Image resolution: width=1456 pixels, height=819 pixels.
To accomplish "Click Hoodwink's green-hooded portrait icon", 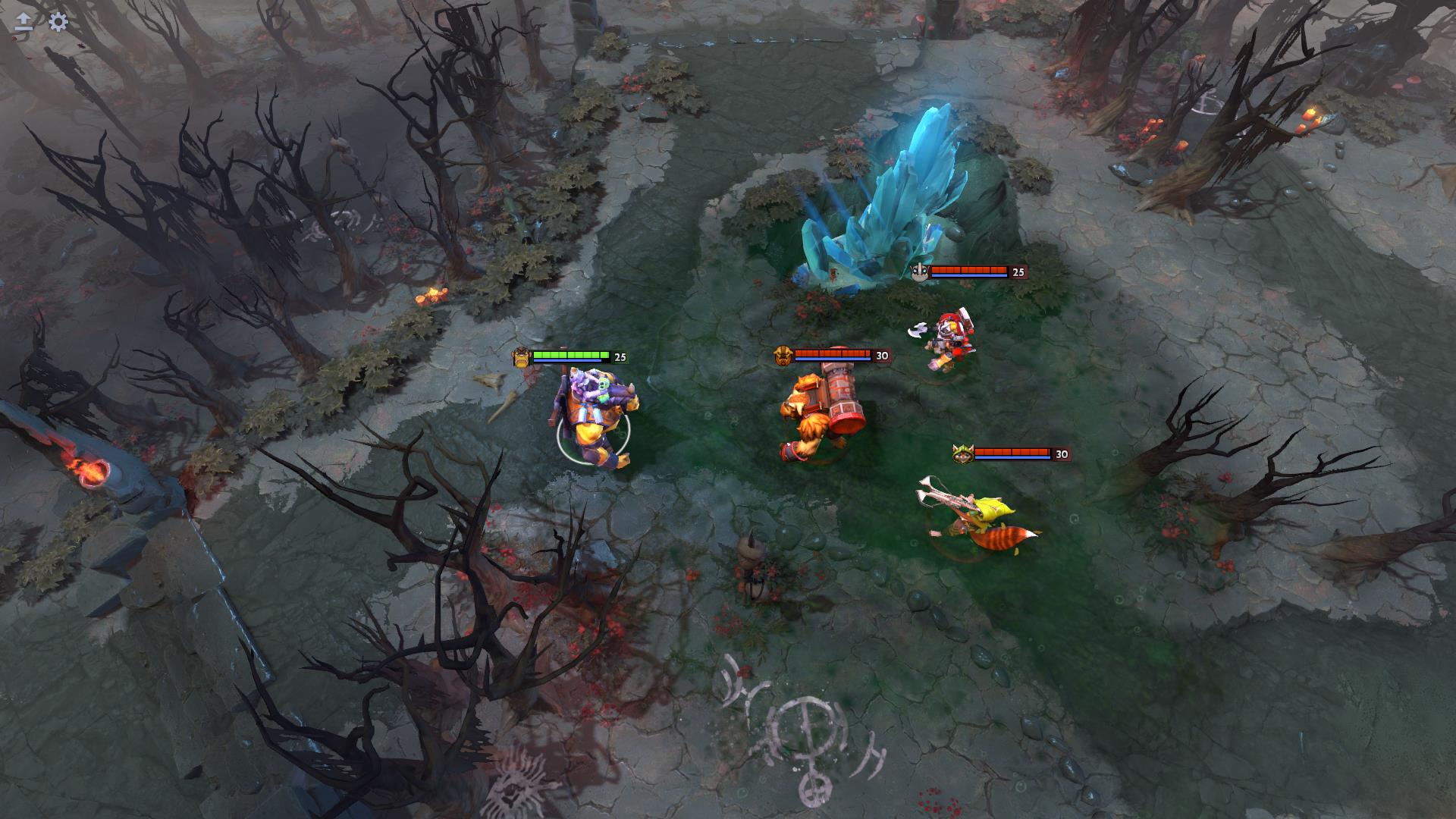I will click(965, 453).
